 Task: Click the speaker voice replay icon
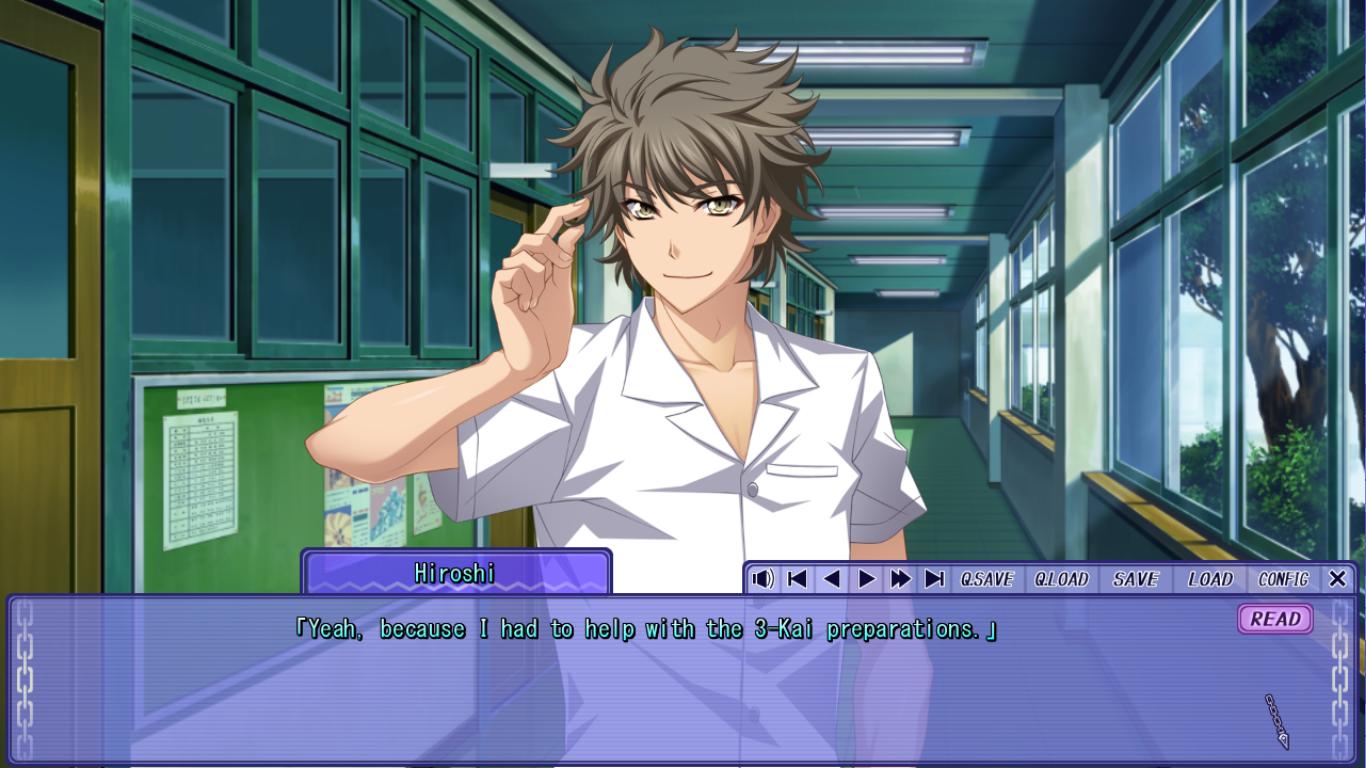763,579
